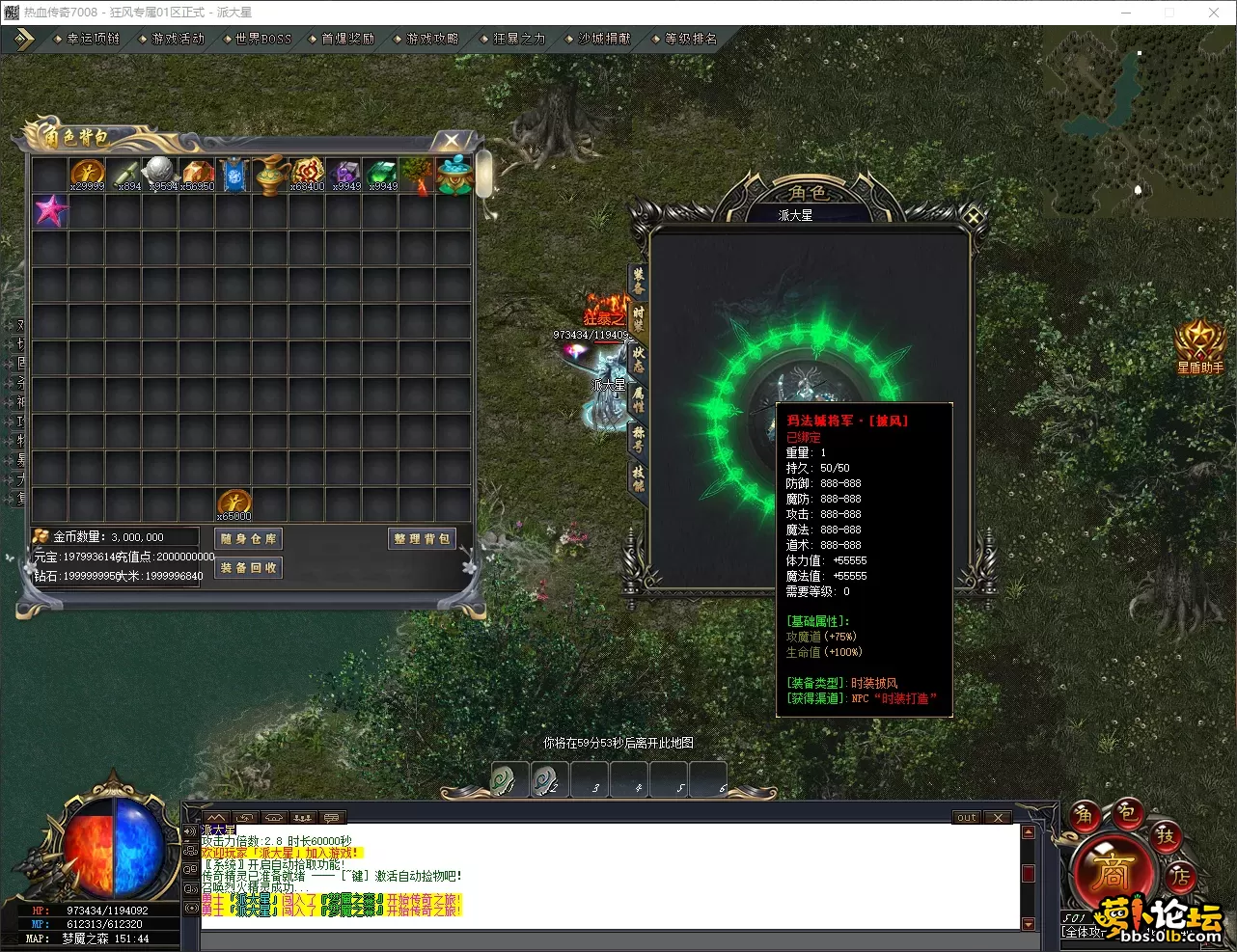Open the 世界BOSS menu

262,39
